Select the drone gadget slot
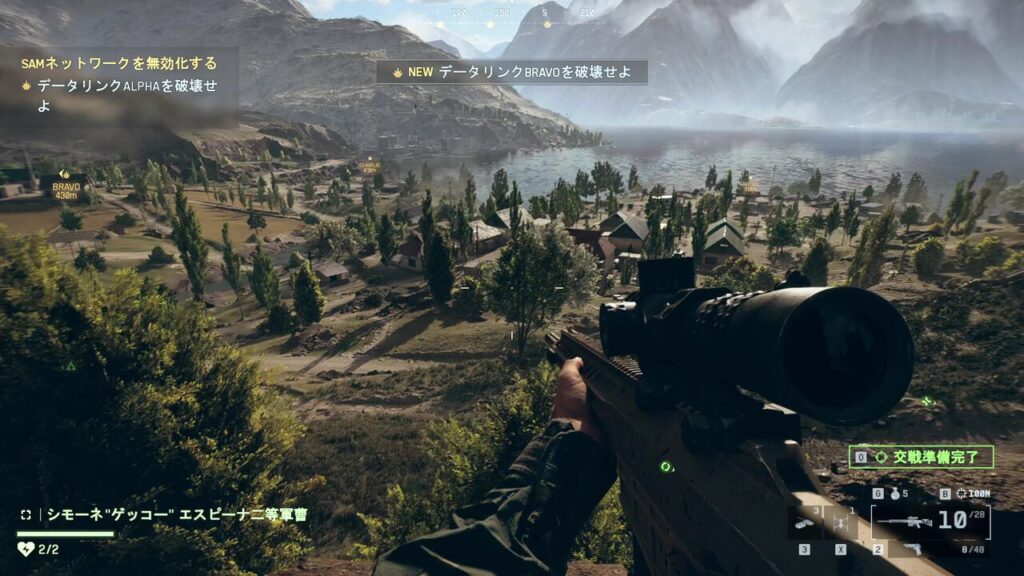1024x576 pixels. pyautogui.click(x=842, y=522)
